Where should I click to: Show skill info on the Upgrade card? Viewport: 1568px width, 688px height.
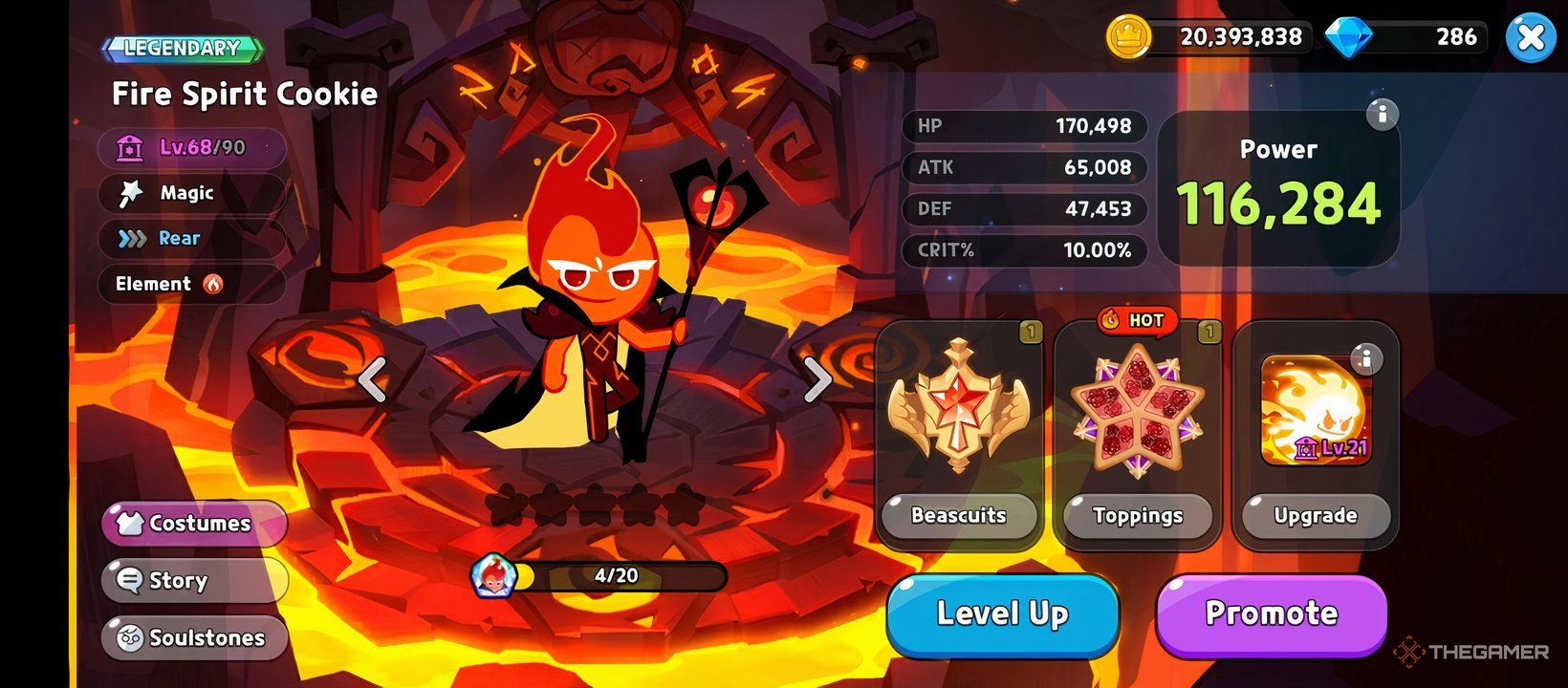1366,359
